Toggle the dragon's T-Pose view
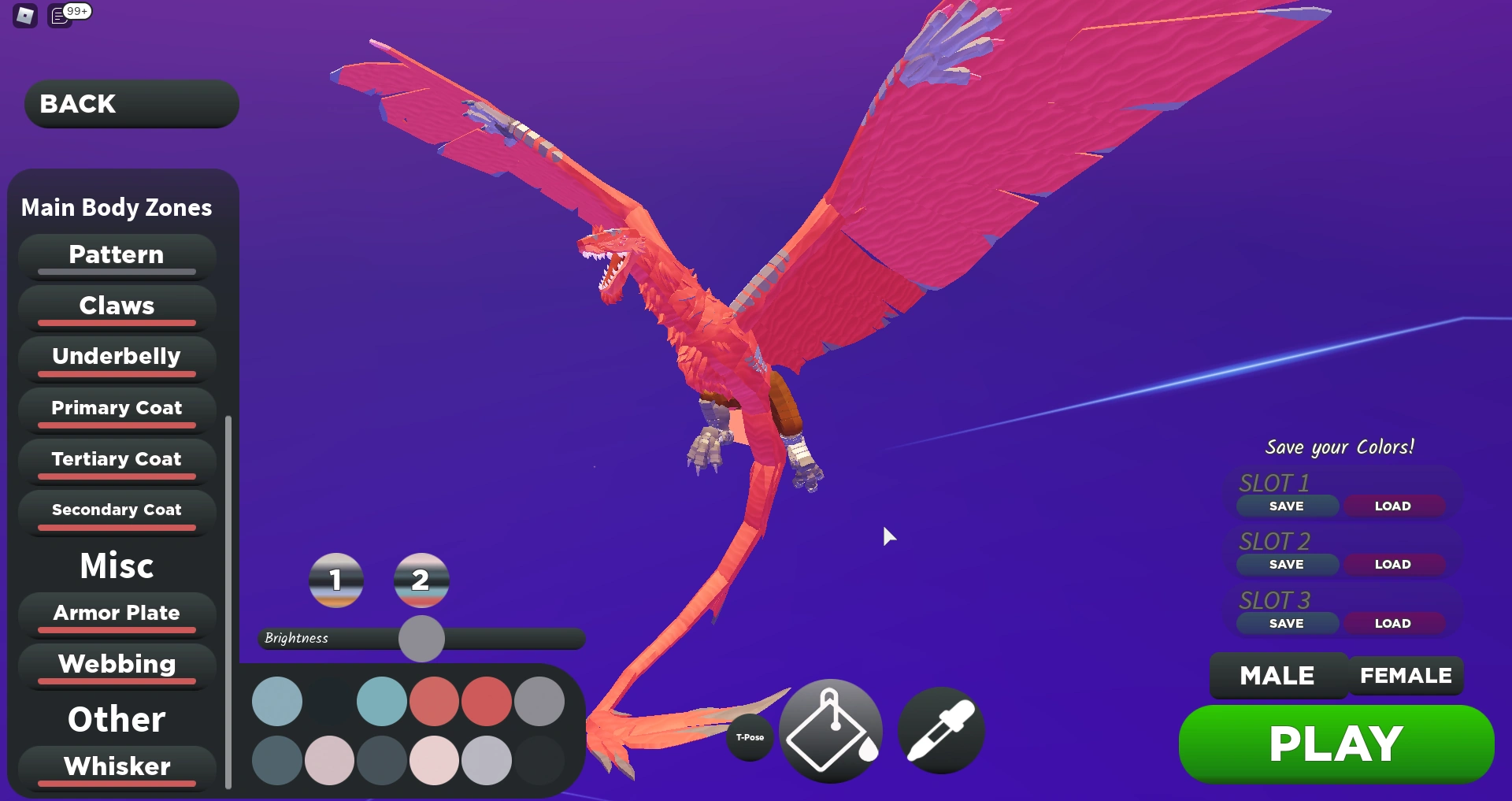The image size is (1512, 801). tap(750, 737)
